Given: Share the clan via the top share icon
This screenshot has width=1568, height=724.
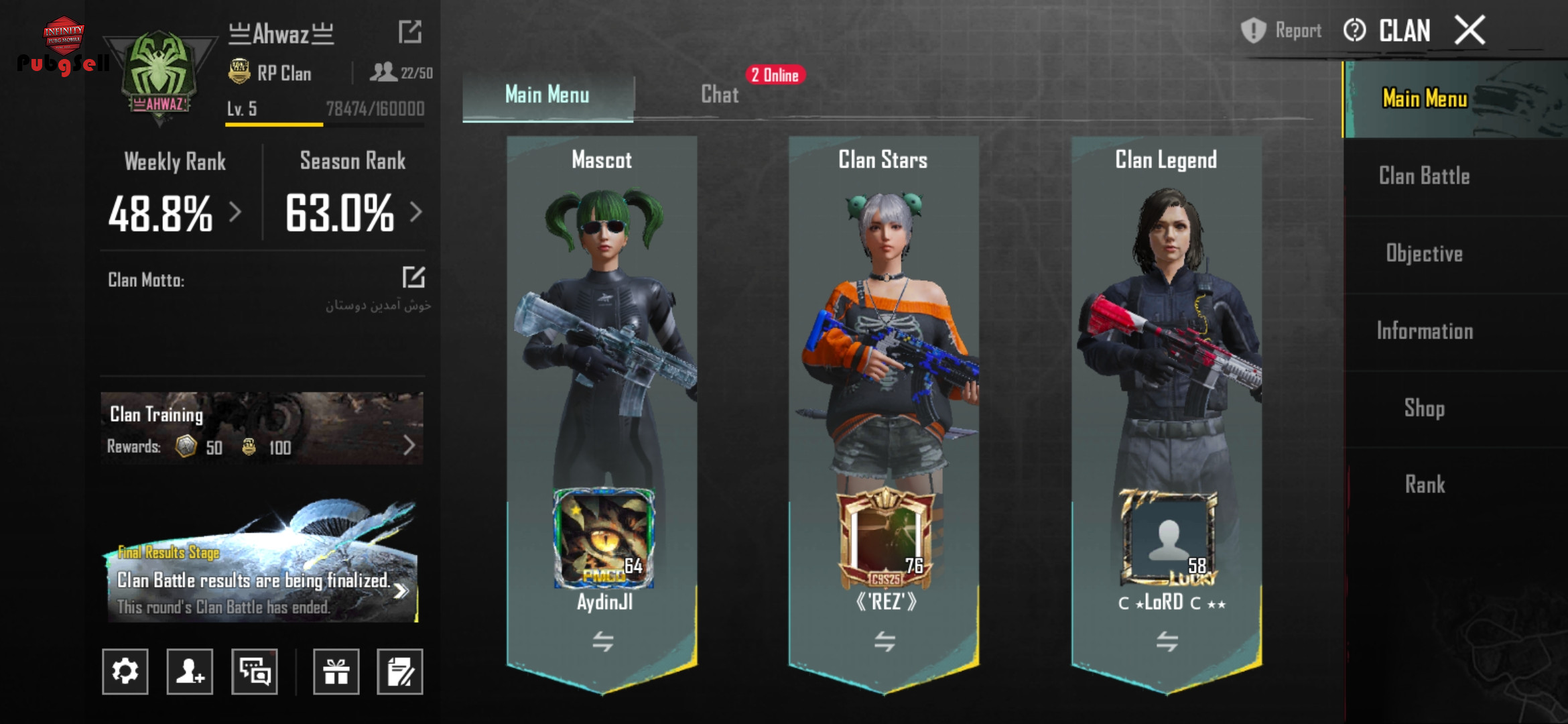Looking at the screenshot, I should click(x=409, y=32).
